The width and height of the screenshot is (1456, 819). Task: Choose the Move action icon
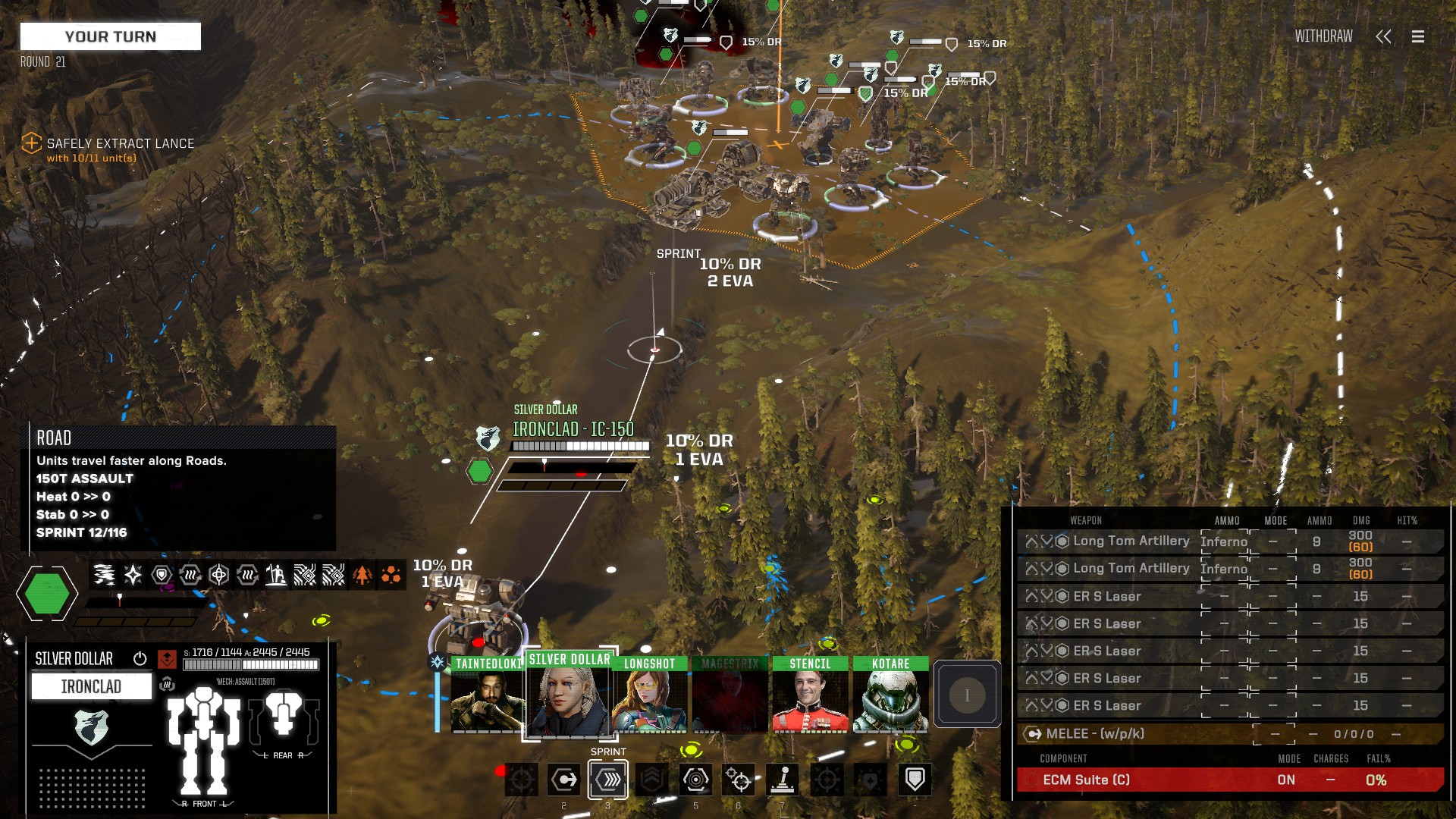pos(564,780)
